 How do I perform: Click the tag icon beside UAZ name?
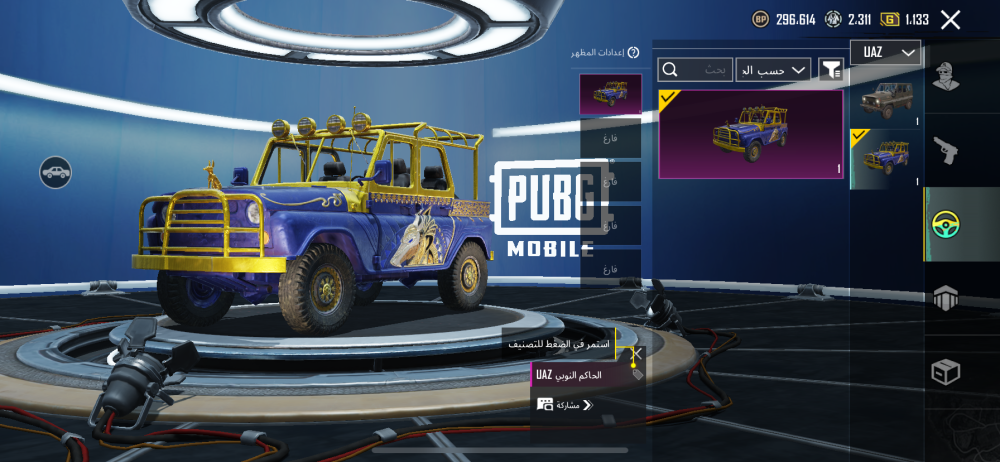point(637,374)
